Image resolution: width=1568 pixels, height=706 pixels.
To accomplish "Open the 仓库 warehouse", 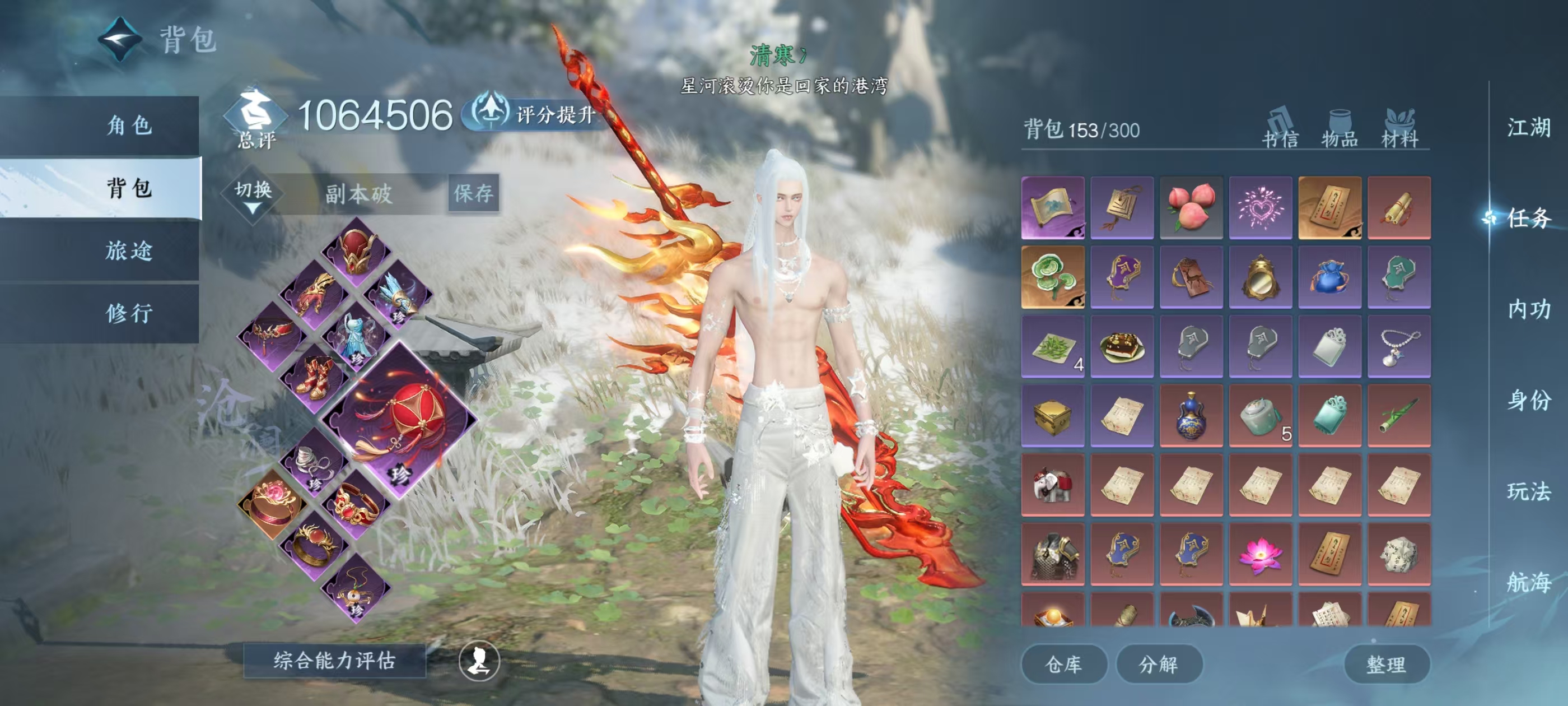I will point(1063,664).
